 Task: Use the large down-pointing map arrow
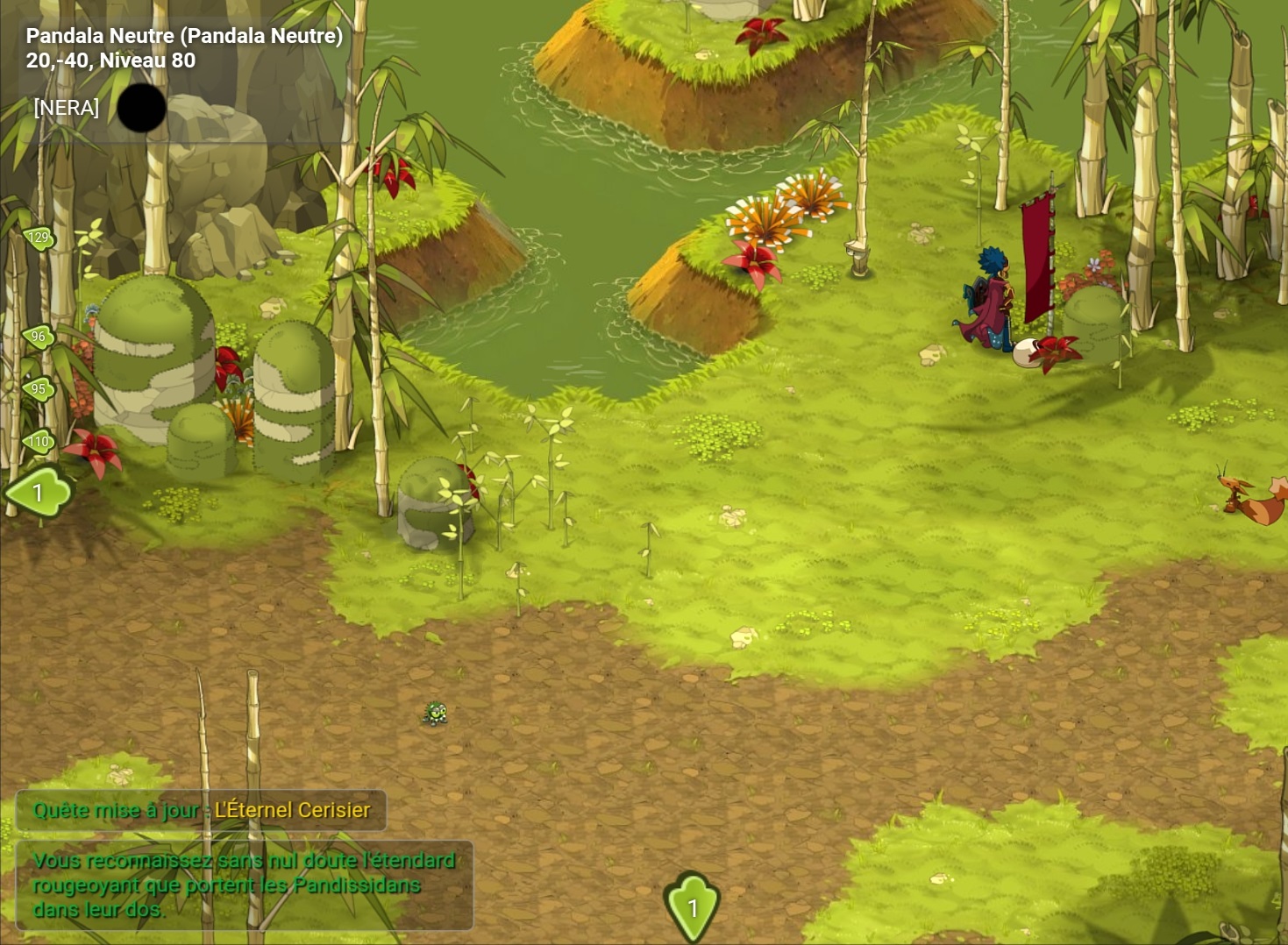[x=692, y=906]
